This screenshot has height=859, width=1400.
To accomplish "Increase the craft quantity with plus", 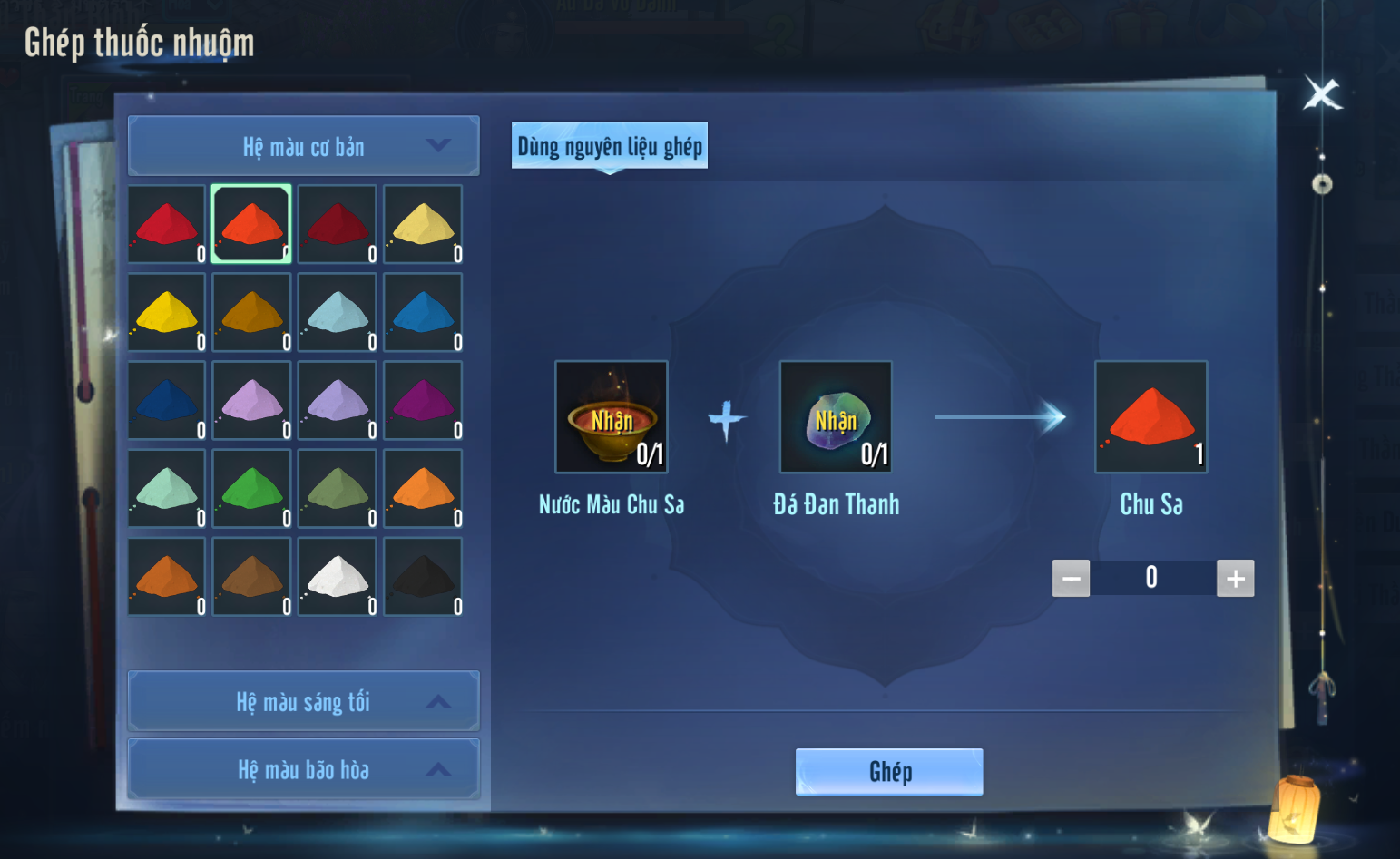I will click(1235, 578).
